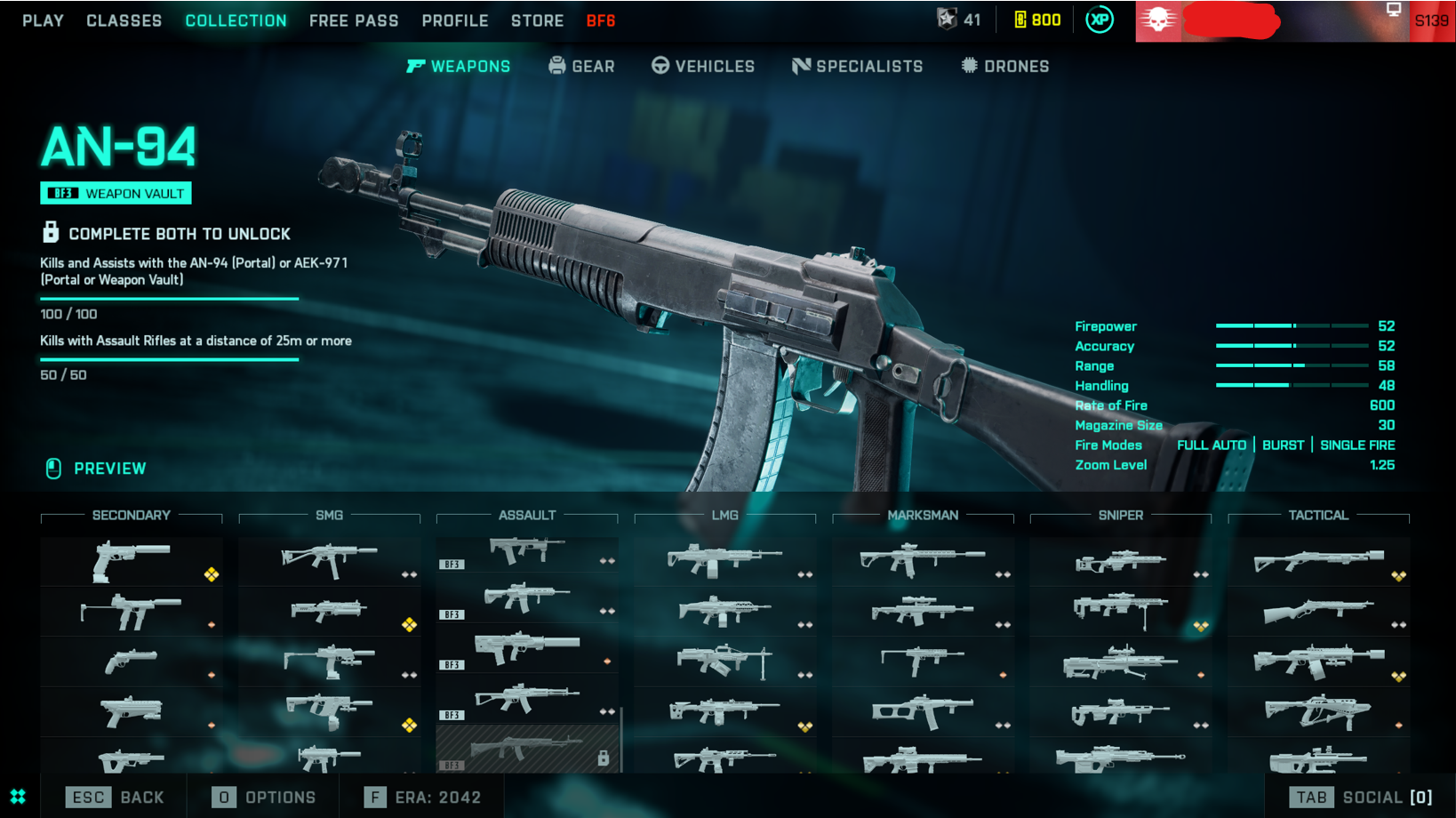Click the XP boost icon
Image resolution: width=1456 pixels, height=818 pixels.
[1100, 20]
